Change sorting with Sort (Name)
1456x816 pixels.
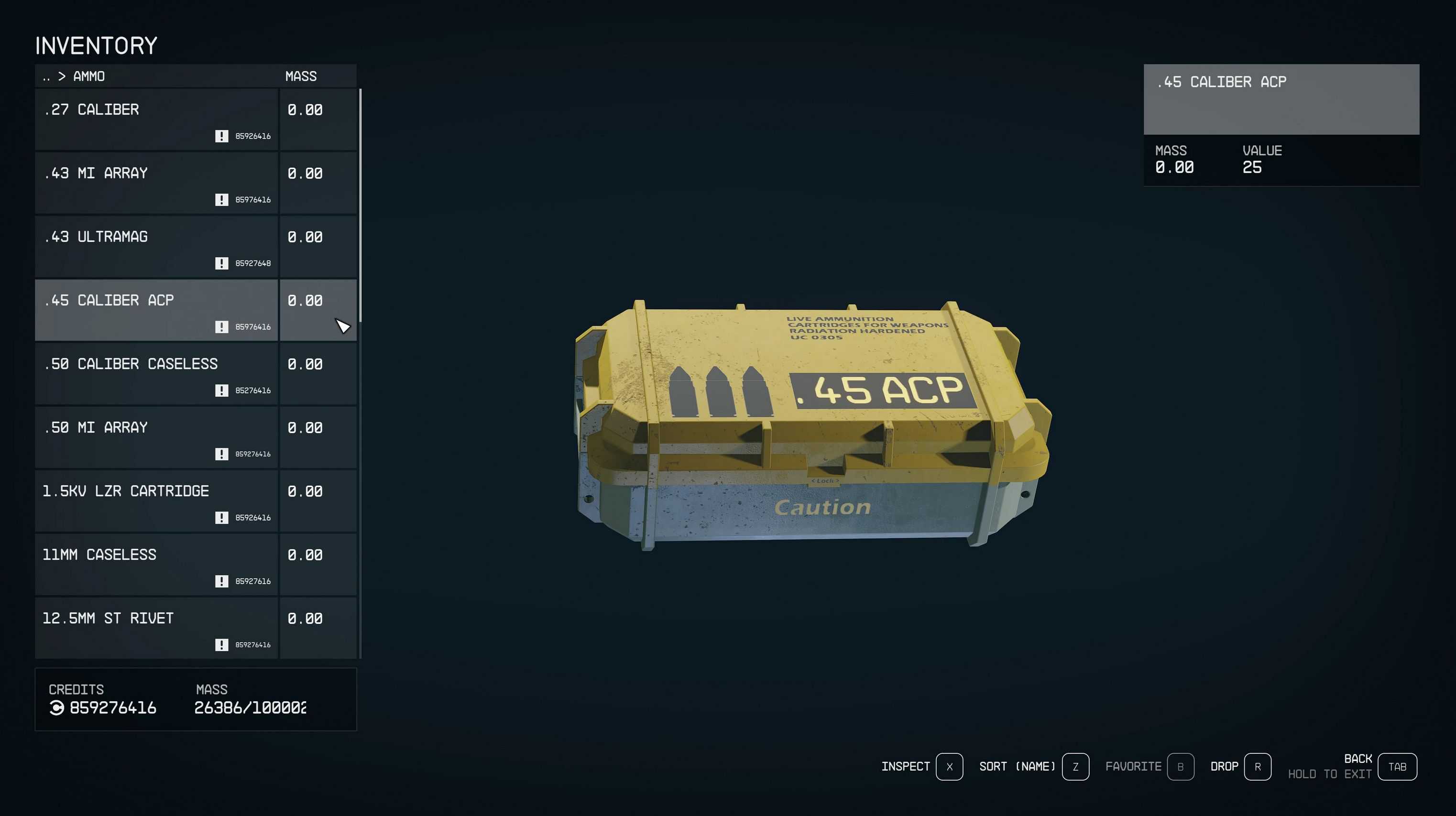pos(1075,767)
